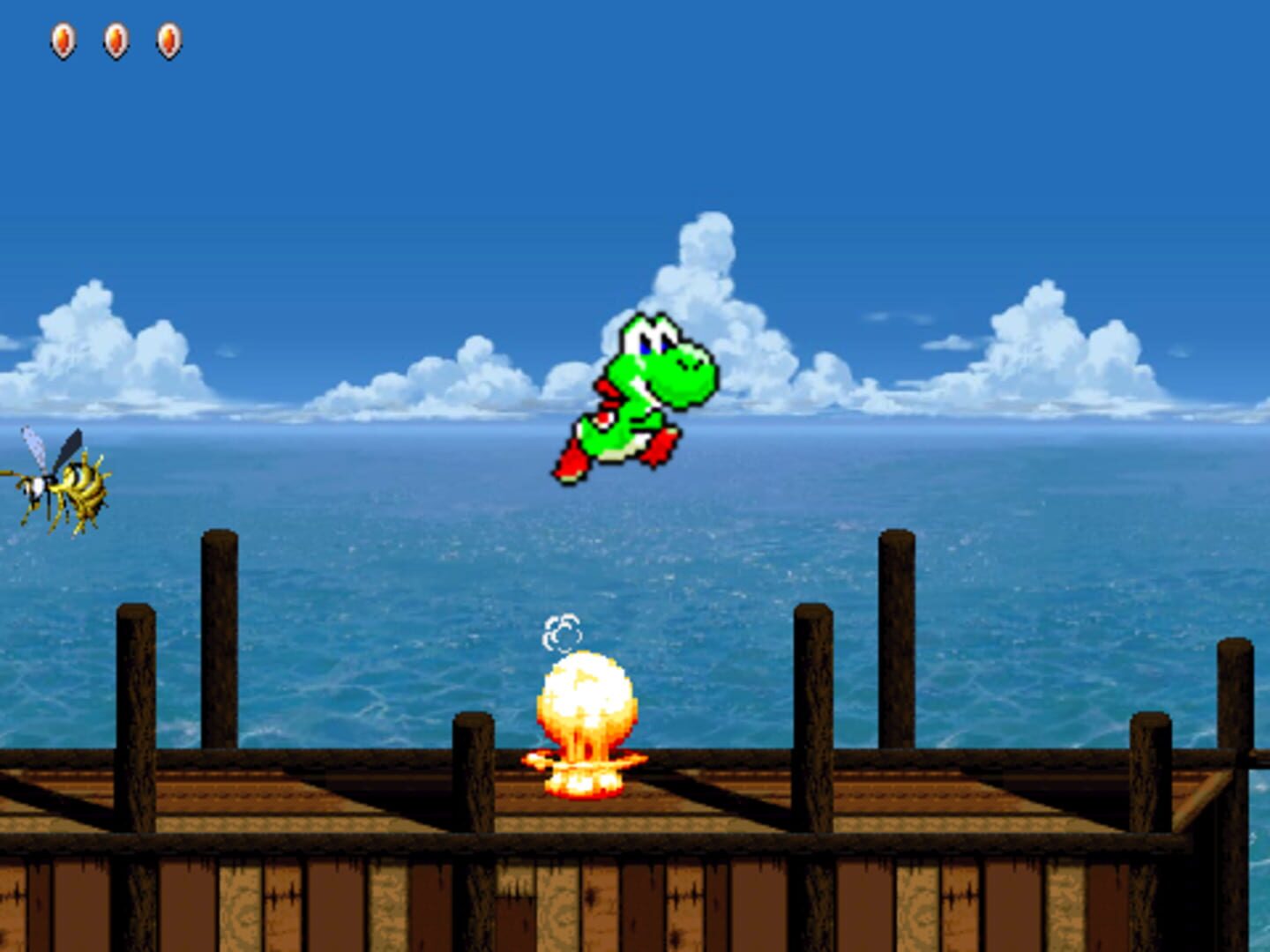Click the first health egg icon
Screen dimensions: 1270x952
click(x=63, y=39)
